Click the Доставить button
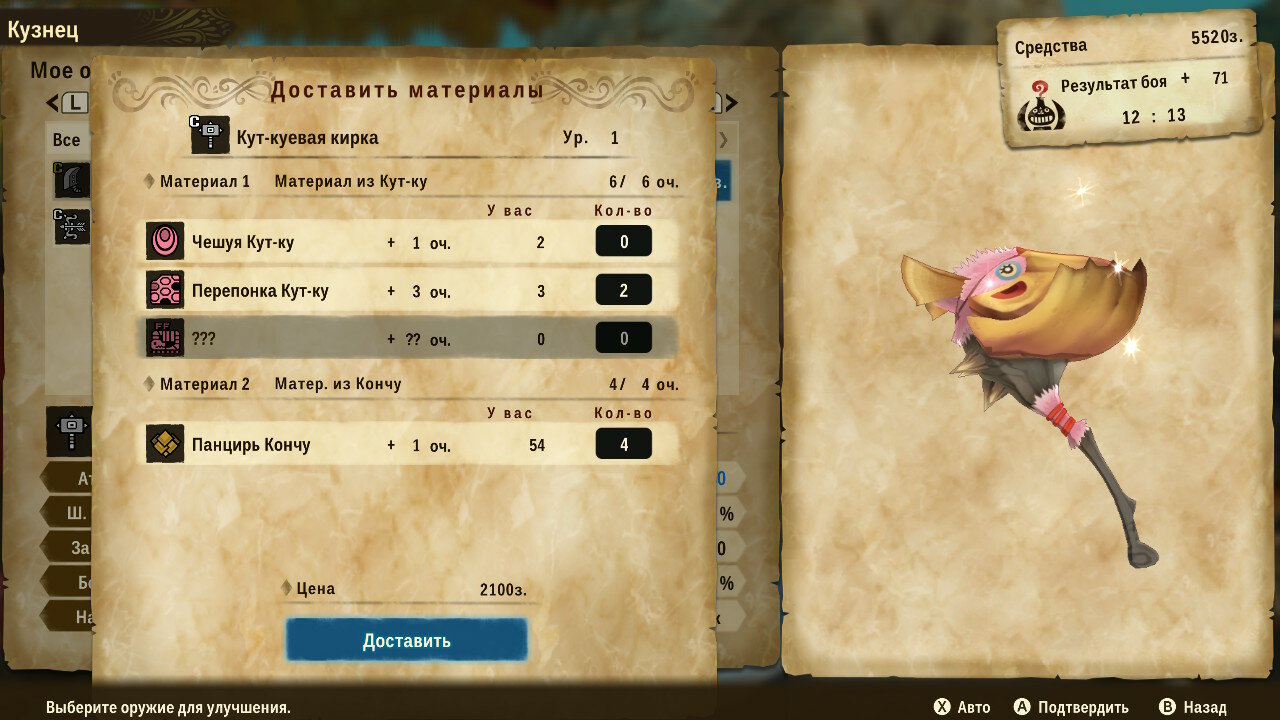Viewport: 1280px width, 720px height. (406, 641)
